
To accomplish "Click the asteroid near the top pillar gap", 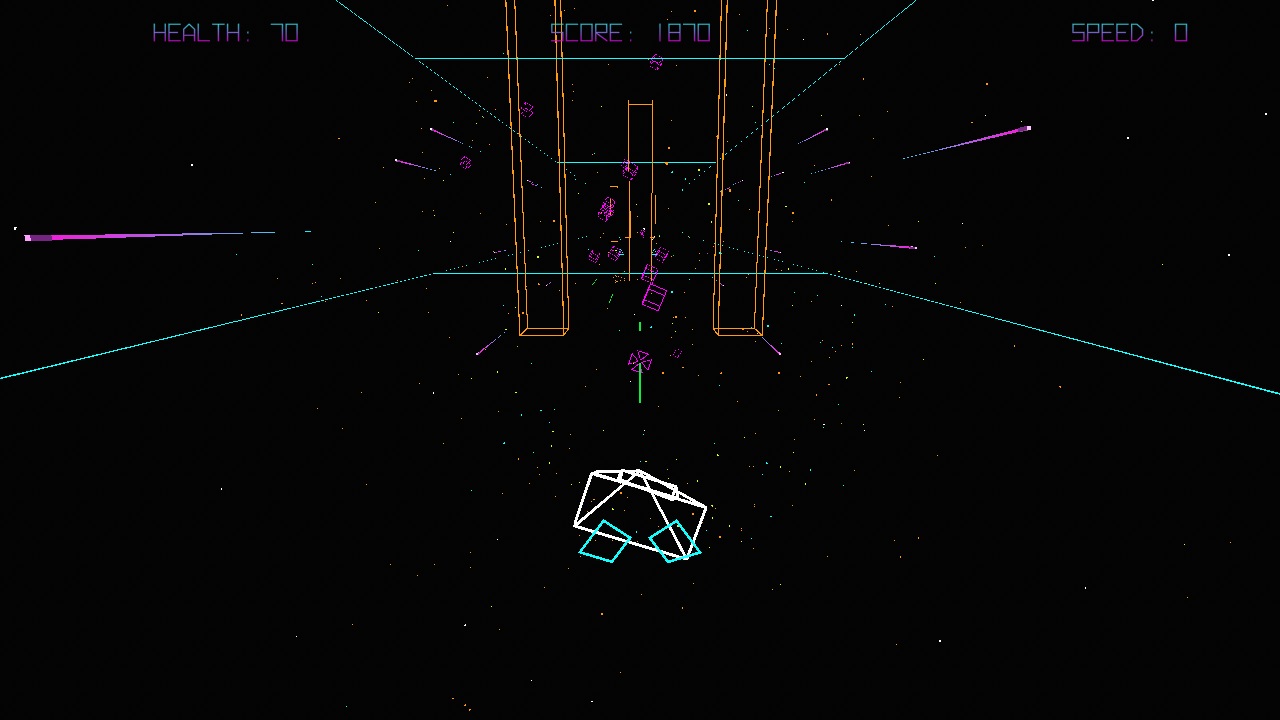I will 629,170.
